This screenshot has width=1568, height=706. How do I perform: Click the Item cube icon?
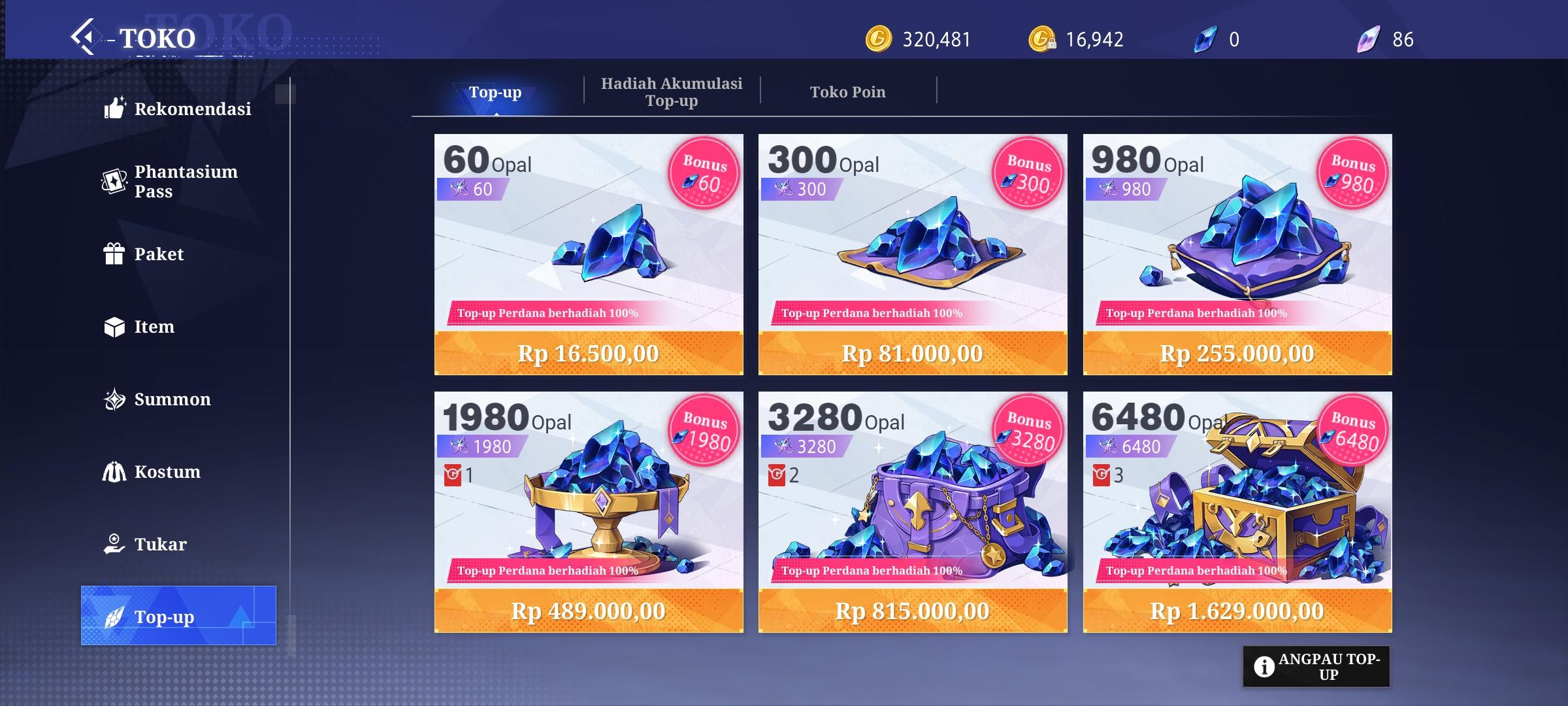(114, 326)
